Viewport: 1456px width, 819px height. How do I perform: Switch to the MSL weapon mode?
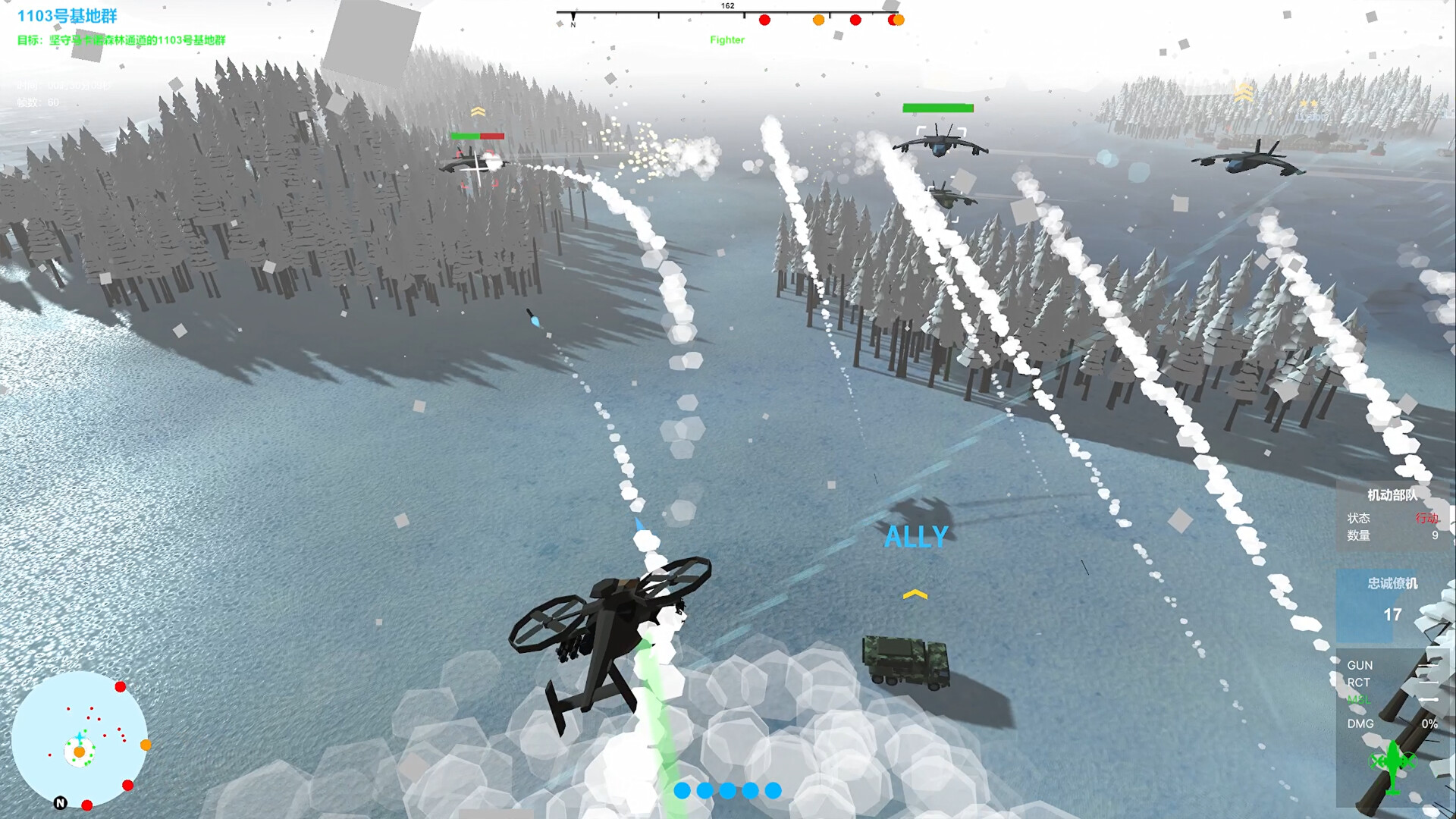pyautogui.click(x=1361, y=699)
